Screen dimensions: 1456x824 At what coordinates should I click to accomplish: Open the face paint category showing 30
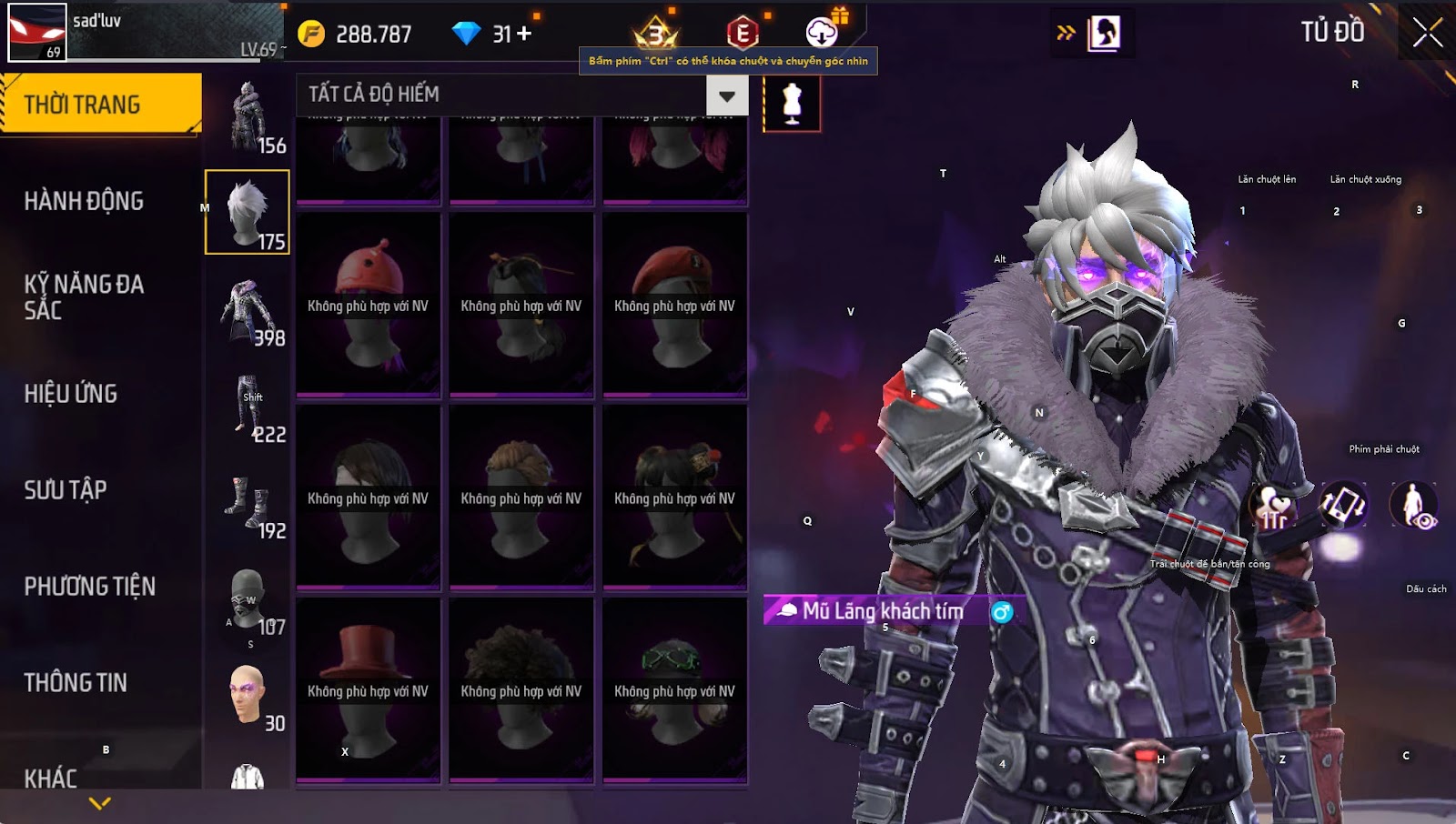point(248,697)
